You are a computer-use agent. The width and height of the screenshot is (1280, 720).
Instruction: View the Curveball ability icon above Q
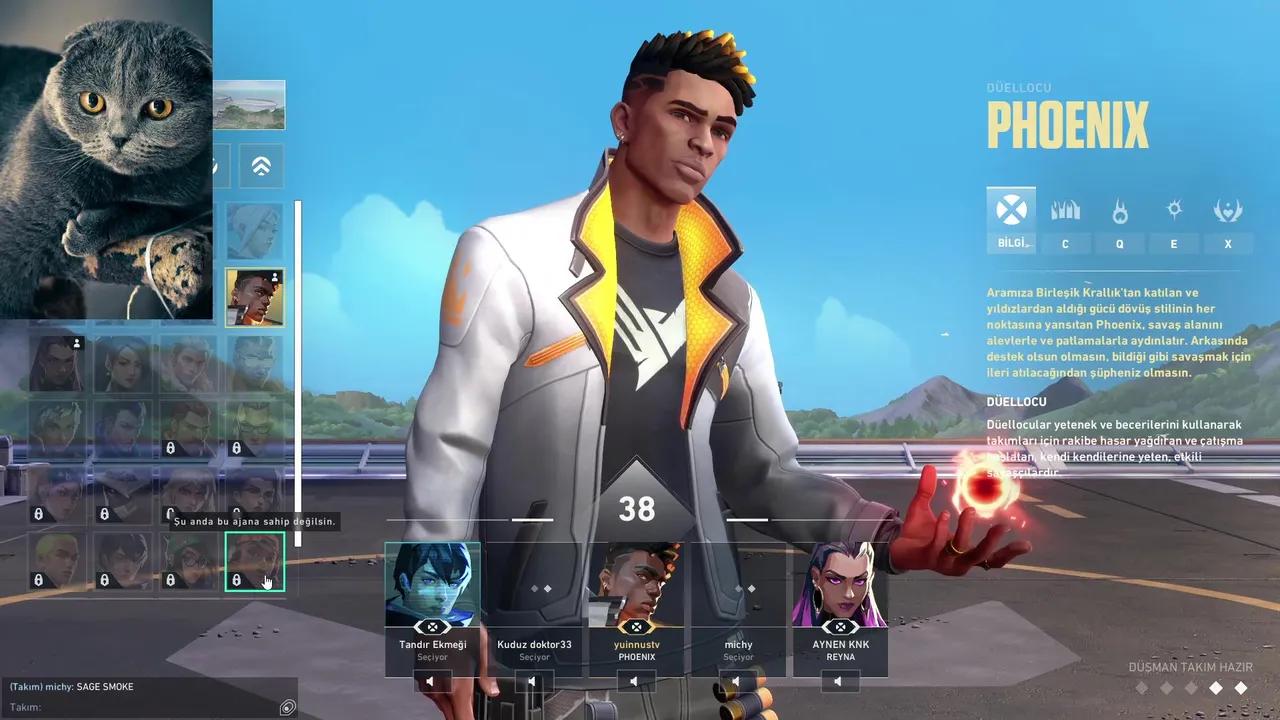pyautogui.click(x=1119, y=210)
